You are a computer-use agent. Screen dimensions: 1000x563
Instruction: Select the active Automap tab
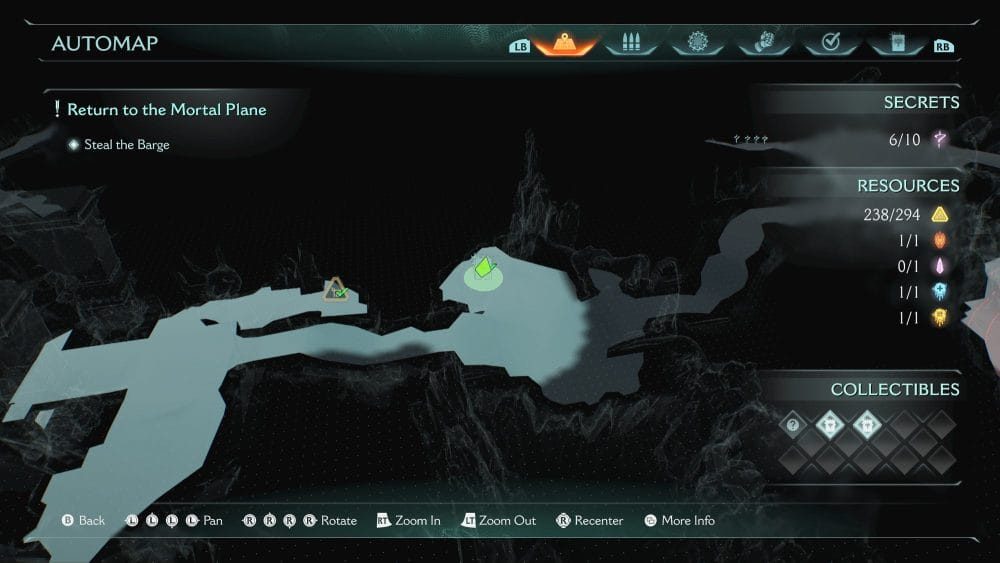(x=565, y=43)
